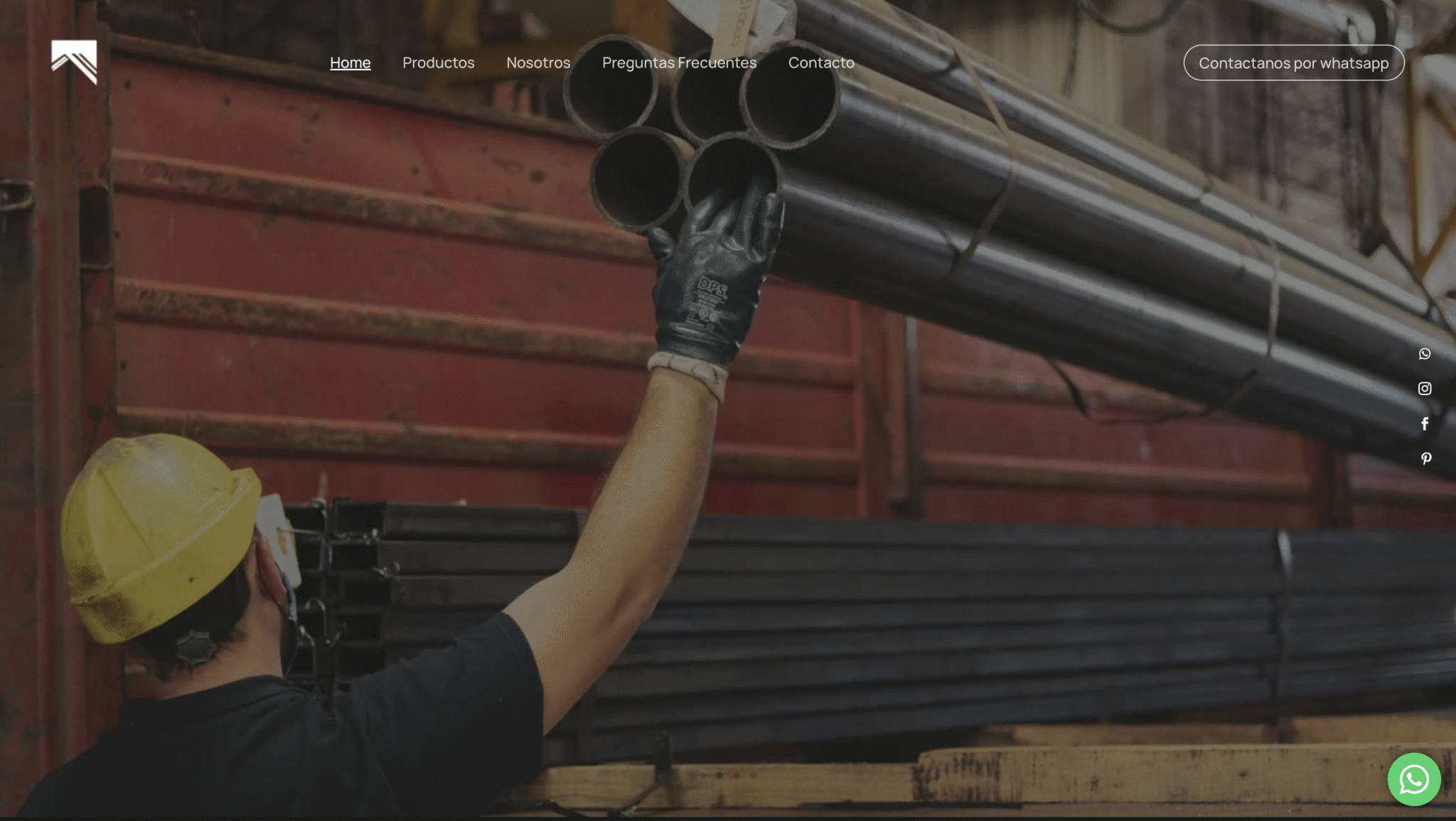Open the Pinterest social icon
This screenshot has width=1456, height=821.
pos(1425,458)
